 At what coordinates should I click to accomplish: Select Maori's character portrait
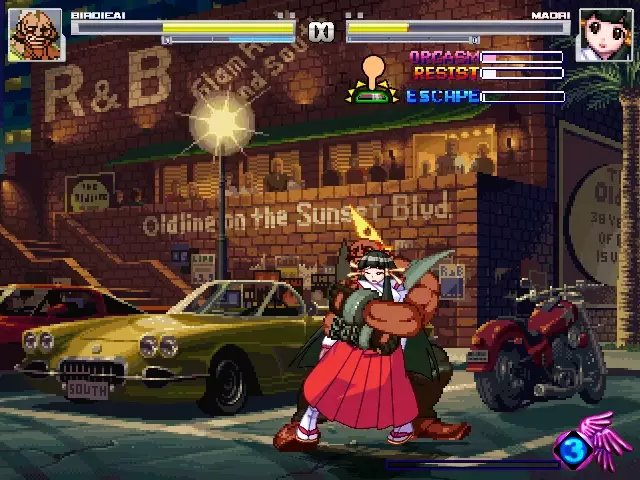click(x=603, y=36)
